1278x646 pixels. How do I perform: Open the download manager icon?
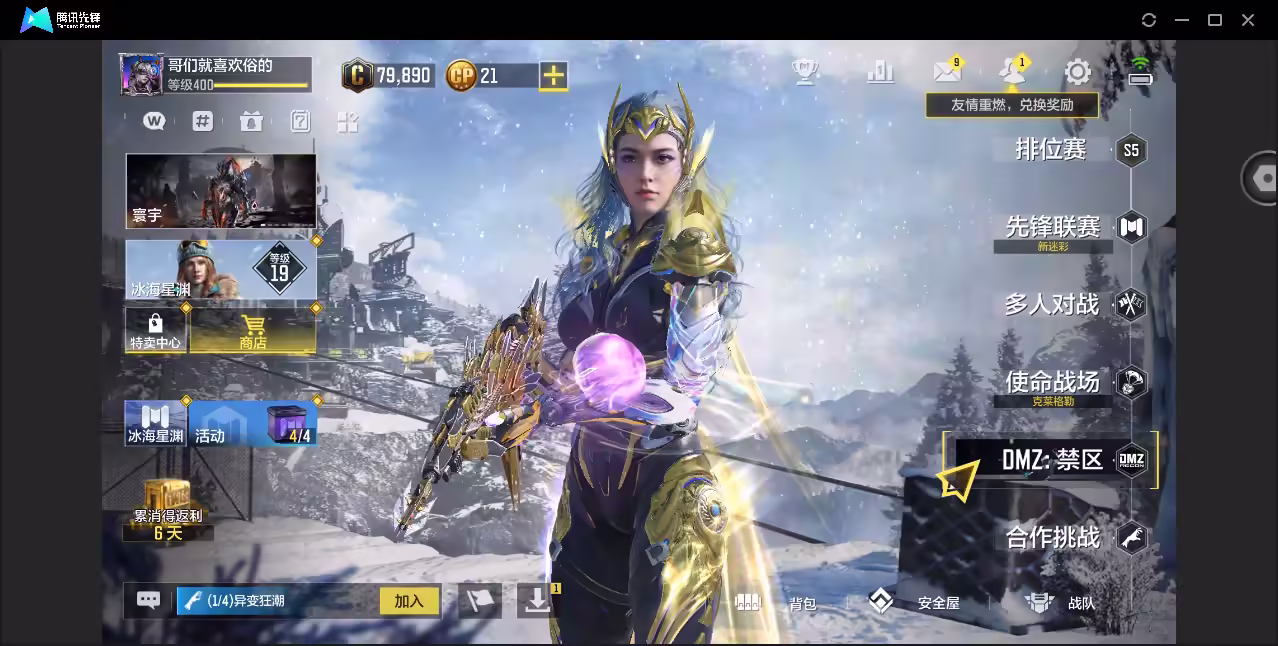click(537, 600)
